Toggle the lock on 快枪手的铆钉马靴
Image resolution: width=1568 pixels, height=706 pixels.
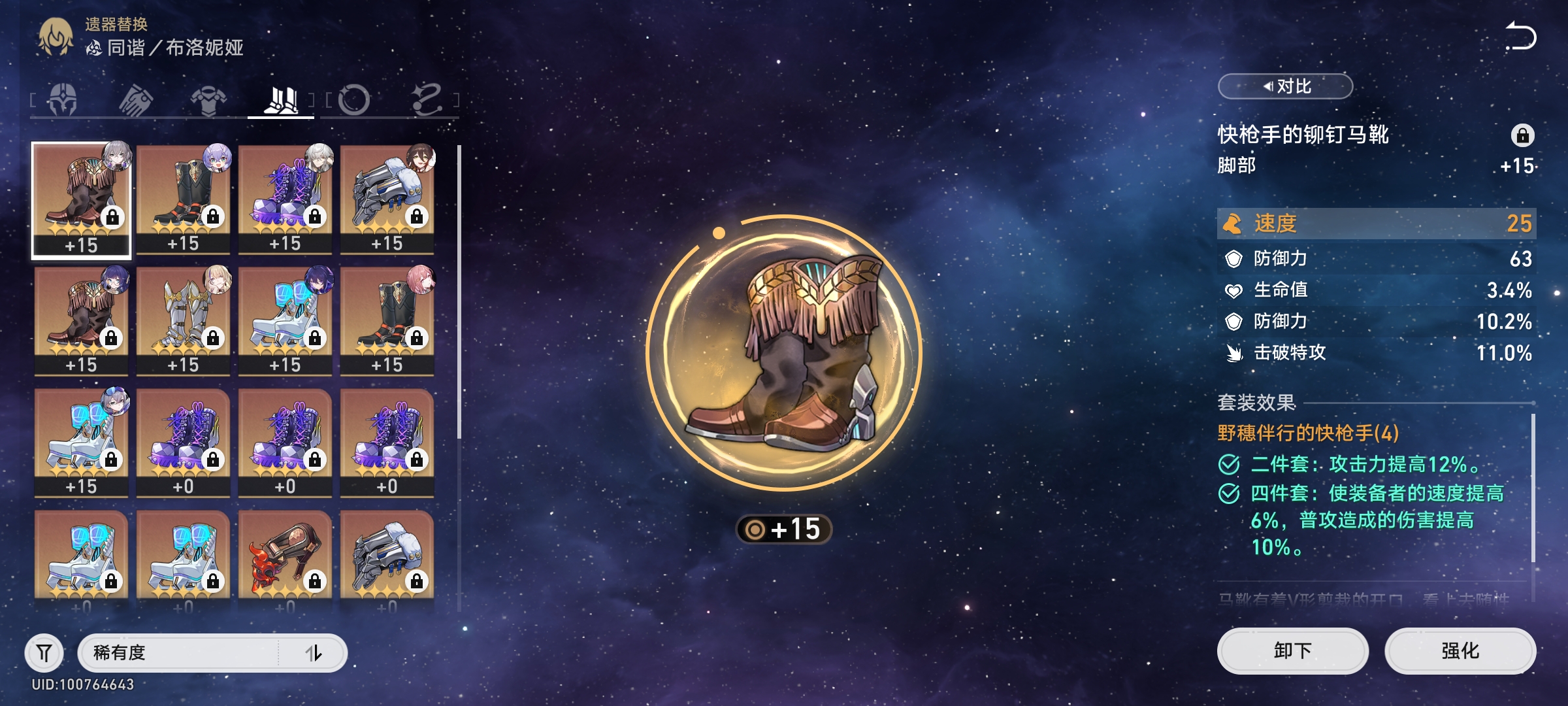[x=1522, y=135]
